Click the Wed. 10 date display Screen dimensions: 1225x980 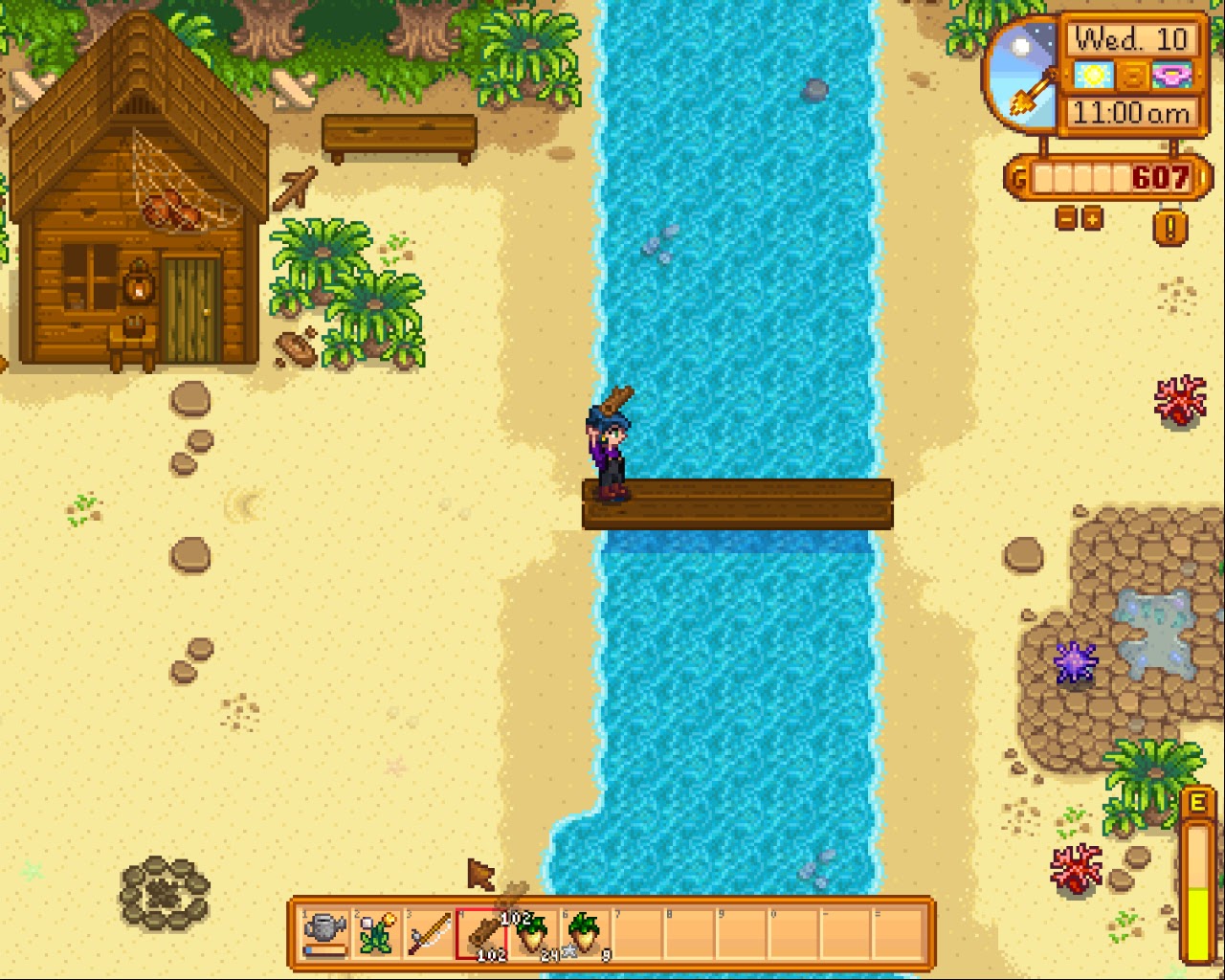click(x=1131, y=37)
